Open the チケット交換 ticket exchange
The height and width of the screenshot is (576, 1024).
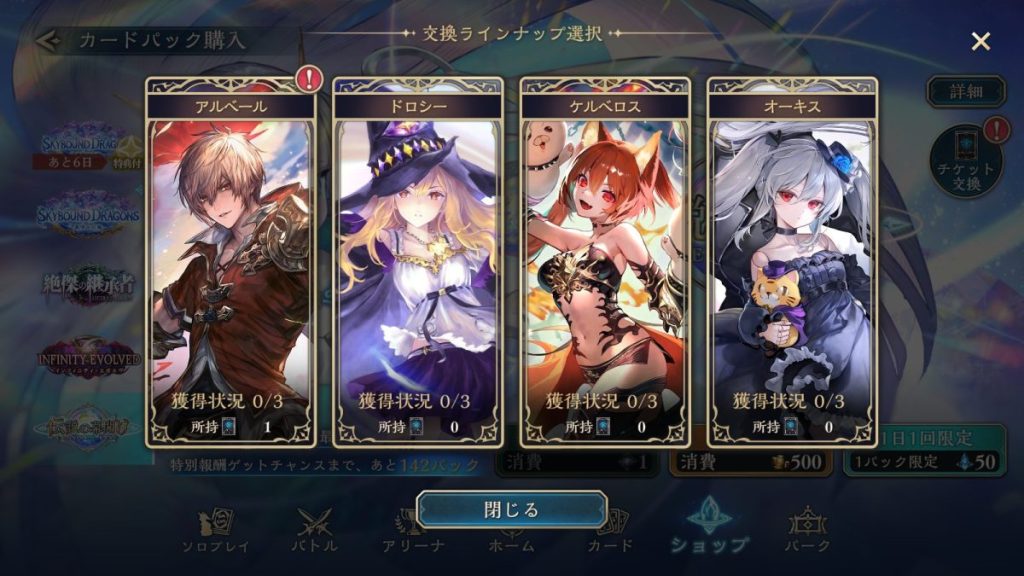click(966, 161)
